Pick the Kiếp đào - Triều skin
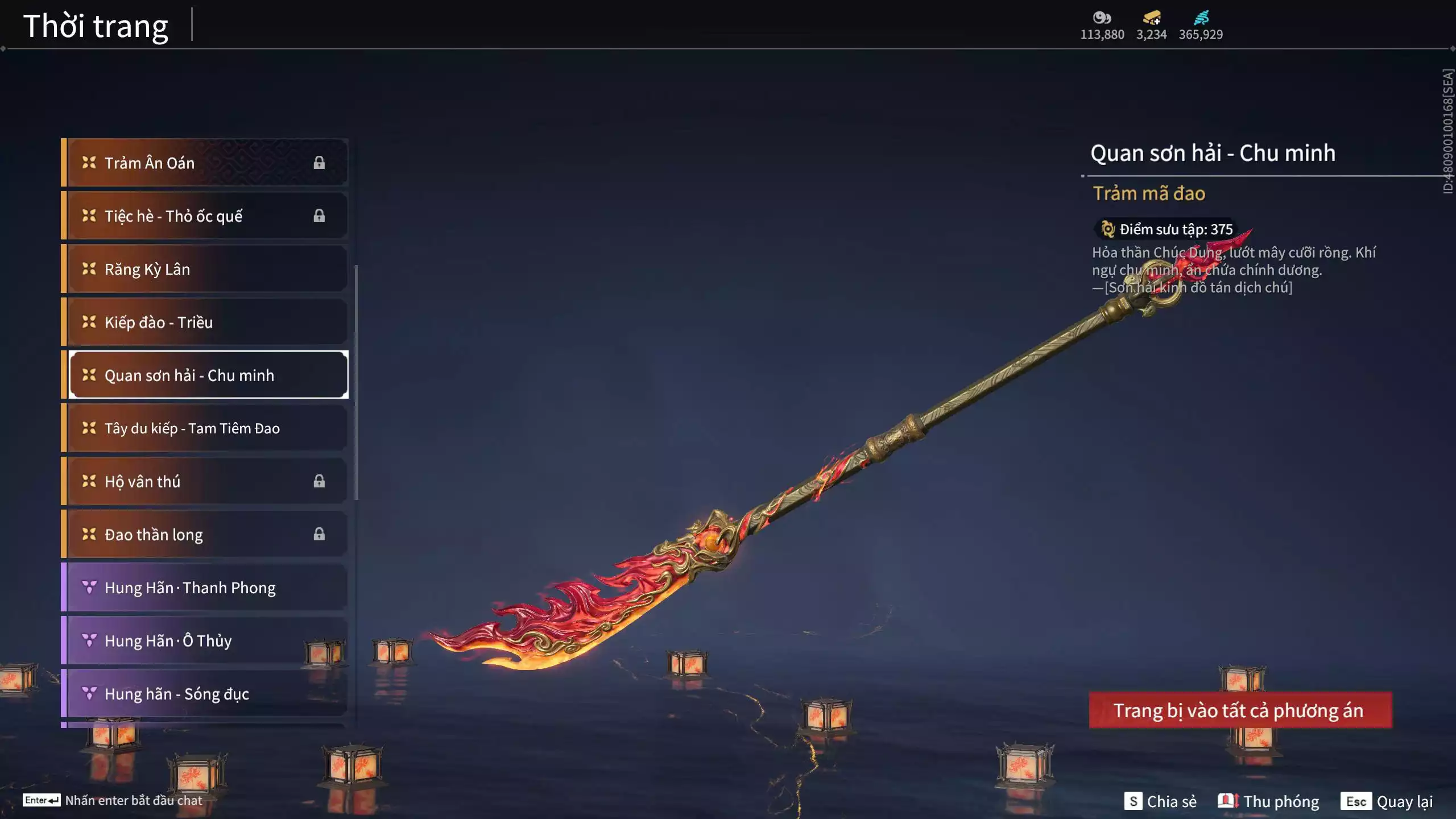The width and height of the screenshot is (1456, 819). click(205, 322)
